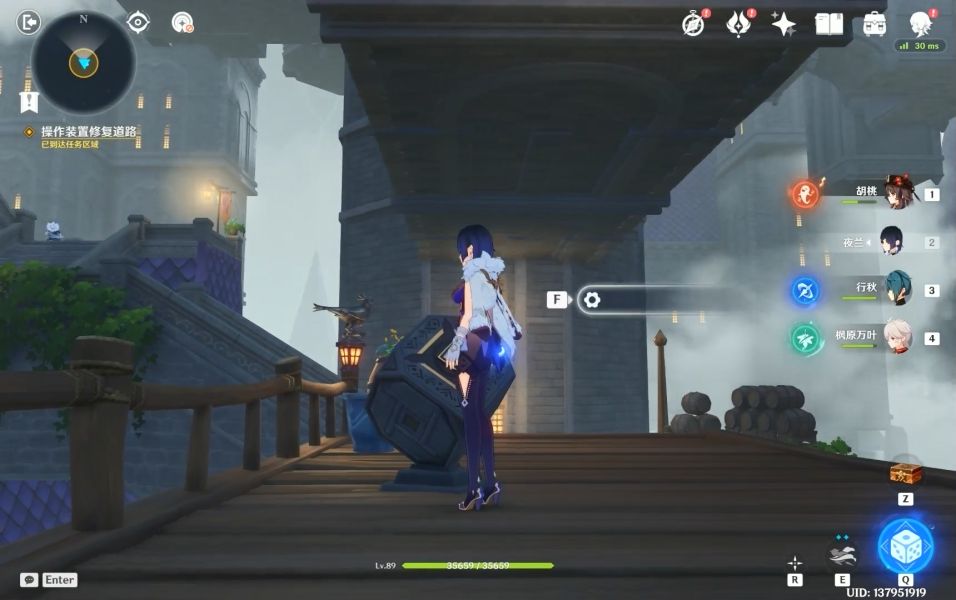Use the orange treasure chest gadget

pos(905,472)
